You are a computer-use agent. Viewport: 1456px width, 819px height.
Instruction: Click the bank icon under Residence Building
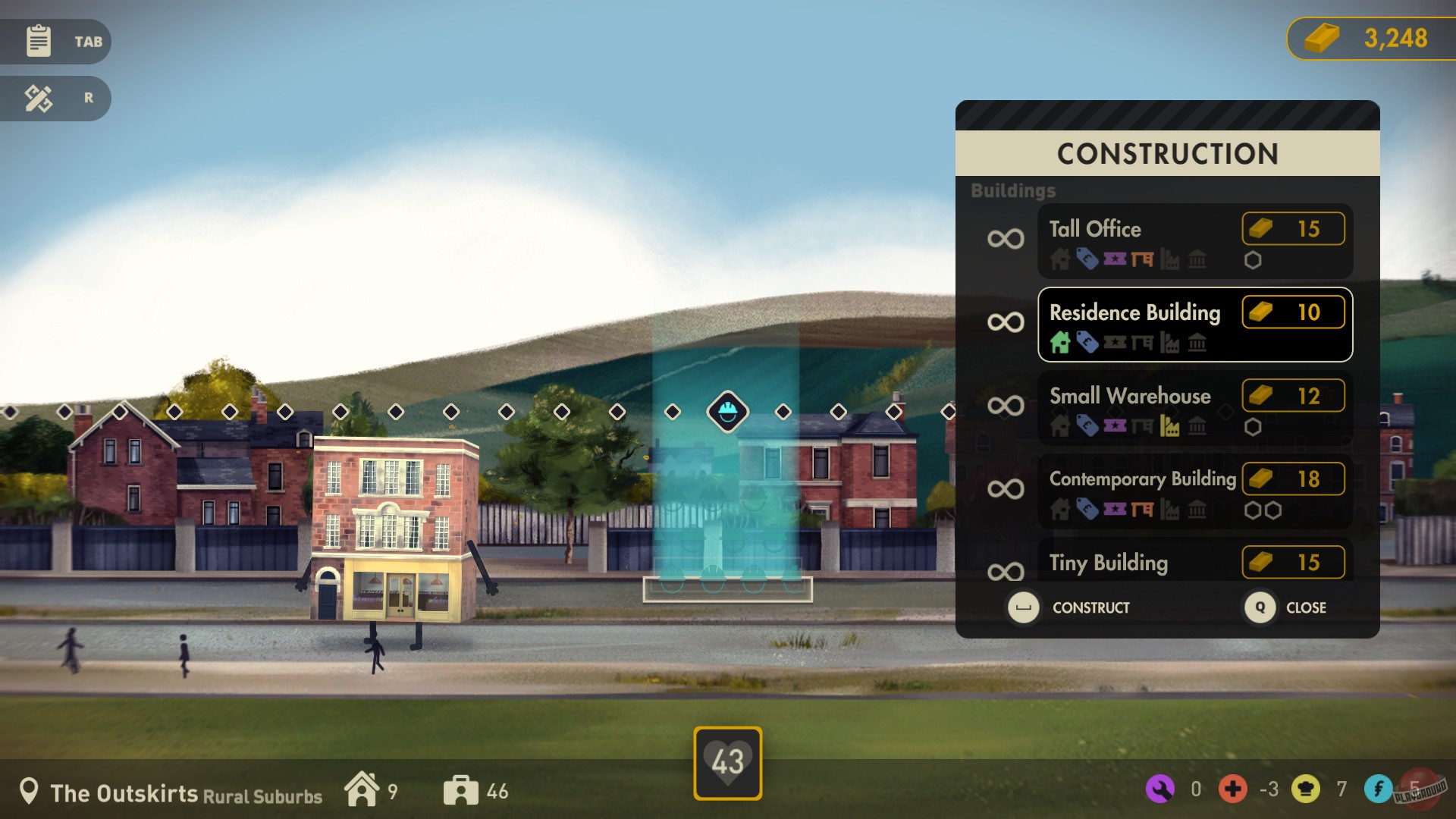pyautogui.click(x=1197, y=344)
